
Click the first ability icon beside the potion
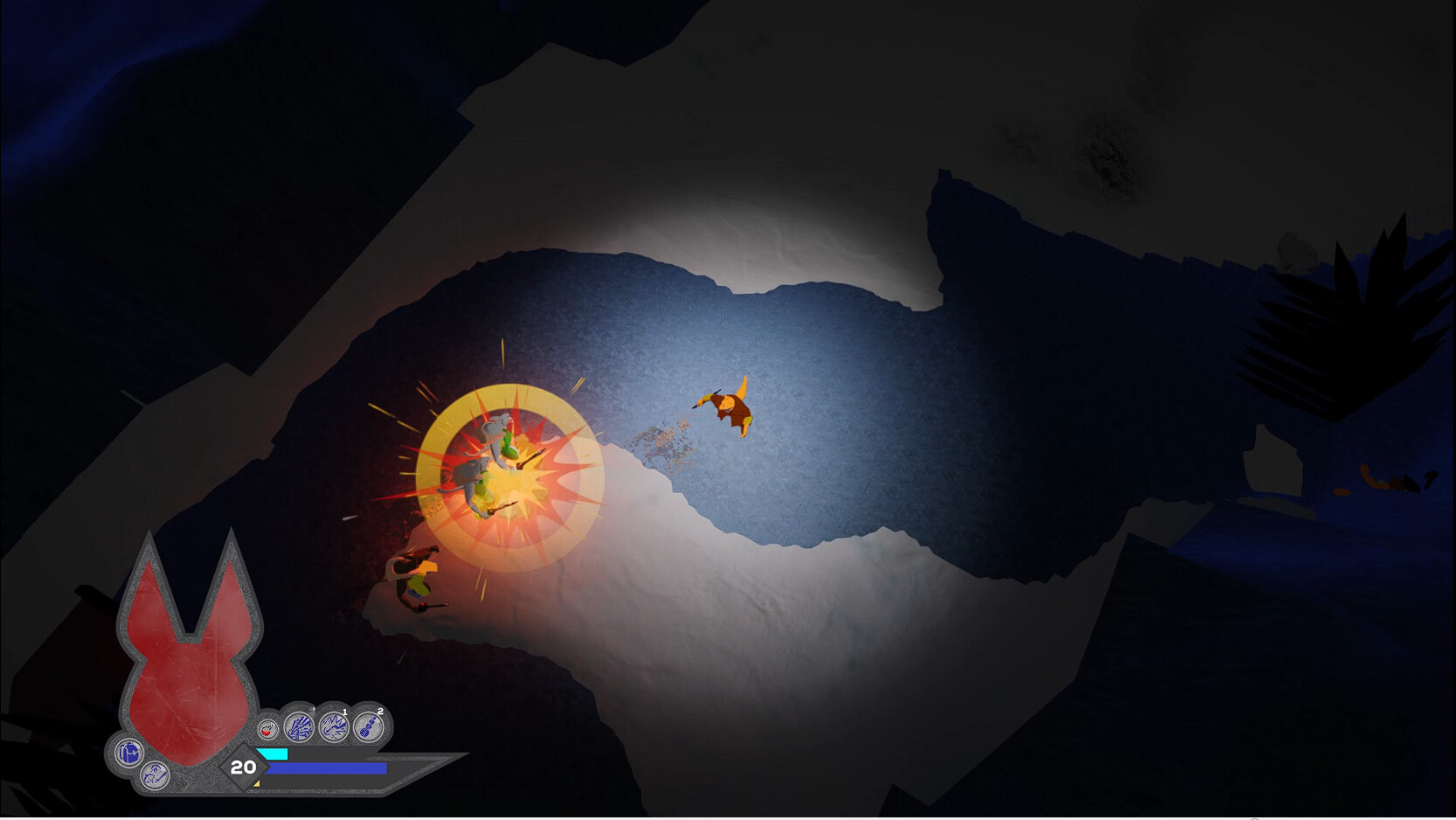pos(298,726)
